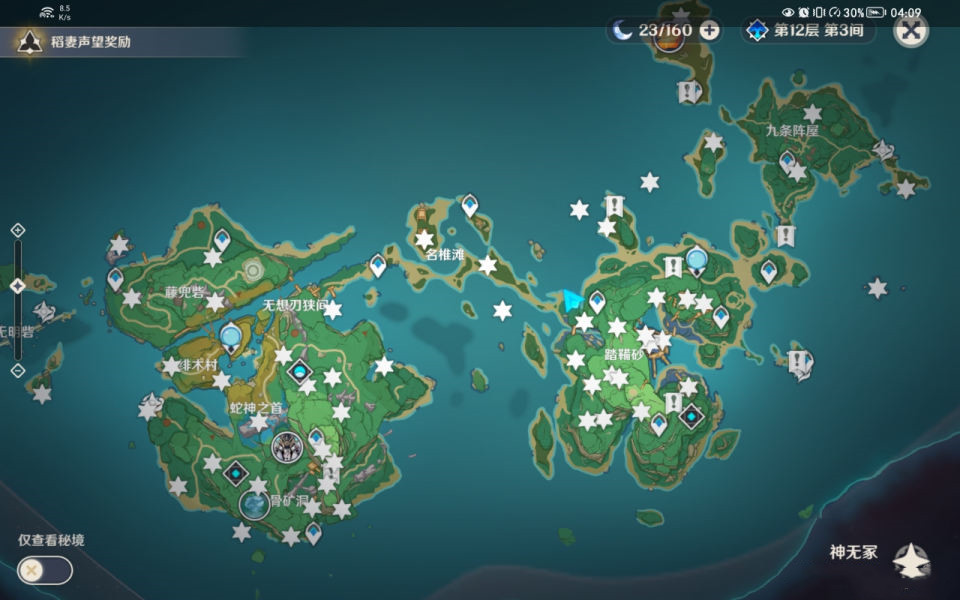
Task: Open the Spiral Abyss 第12层 第3间 progress badge
Action: pyautogui.click(x=808, y=30)
